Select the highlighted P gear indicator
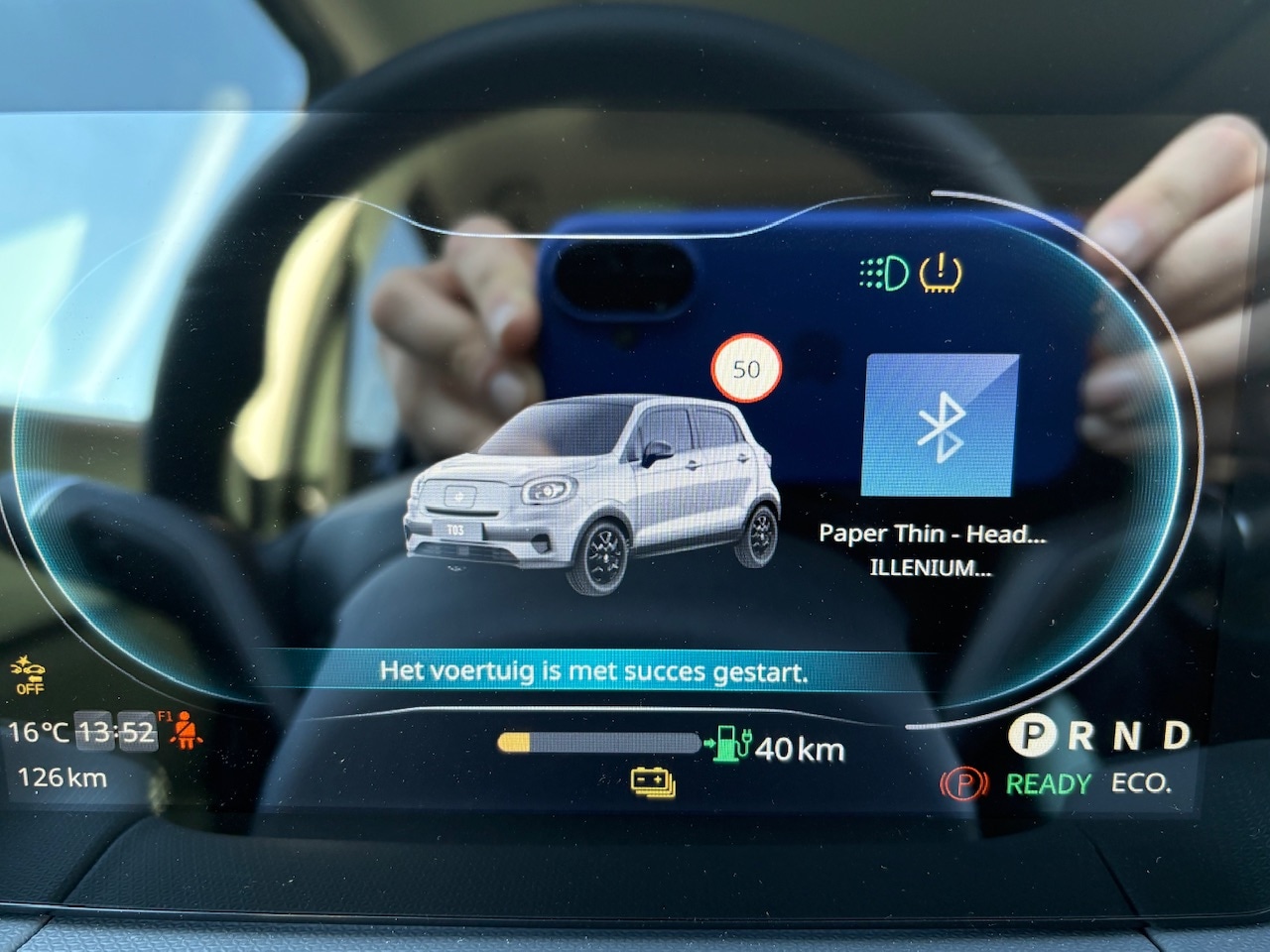Viewport: 1270px width, 952px height. [x=1033, y=736]
